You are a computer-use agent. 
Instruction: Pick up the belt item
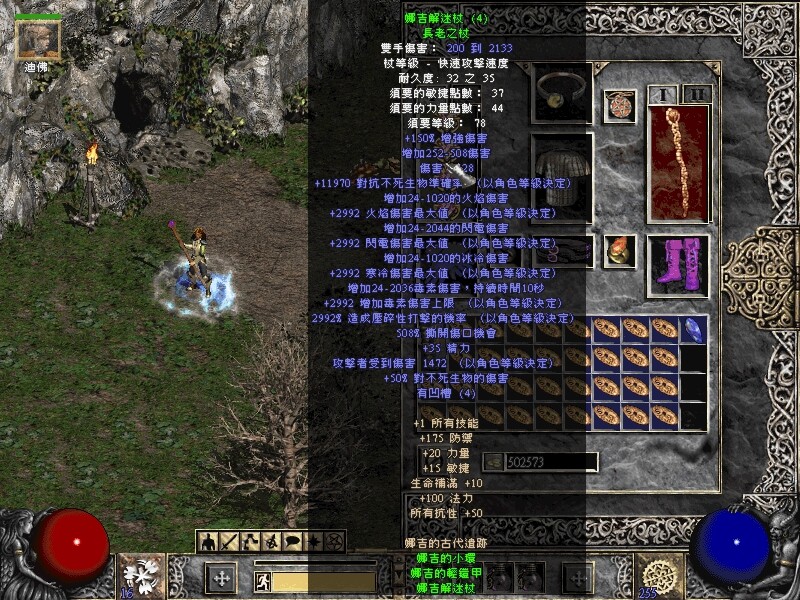[x=561, y=250]
